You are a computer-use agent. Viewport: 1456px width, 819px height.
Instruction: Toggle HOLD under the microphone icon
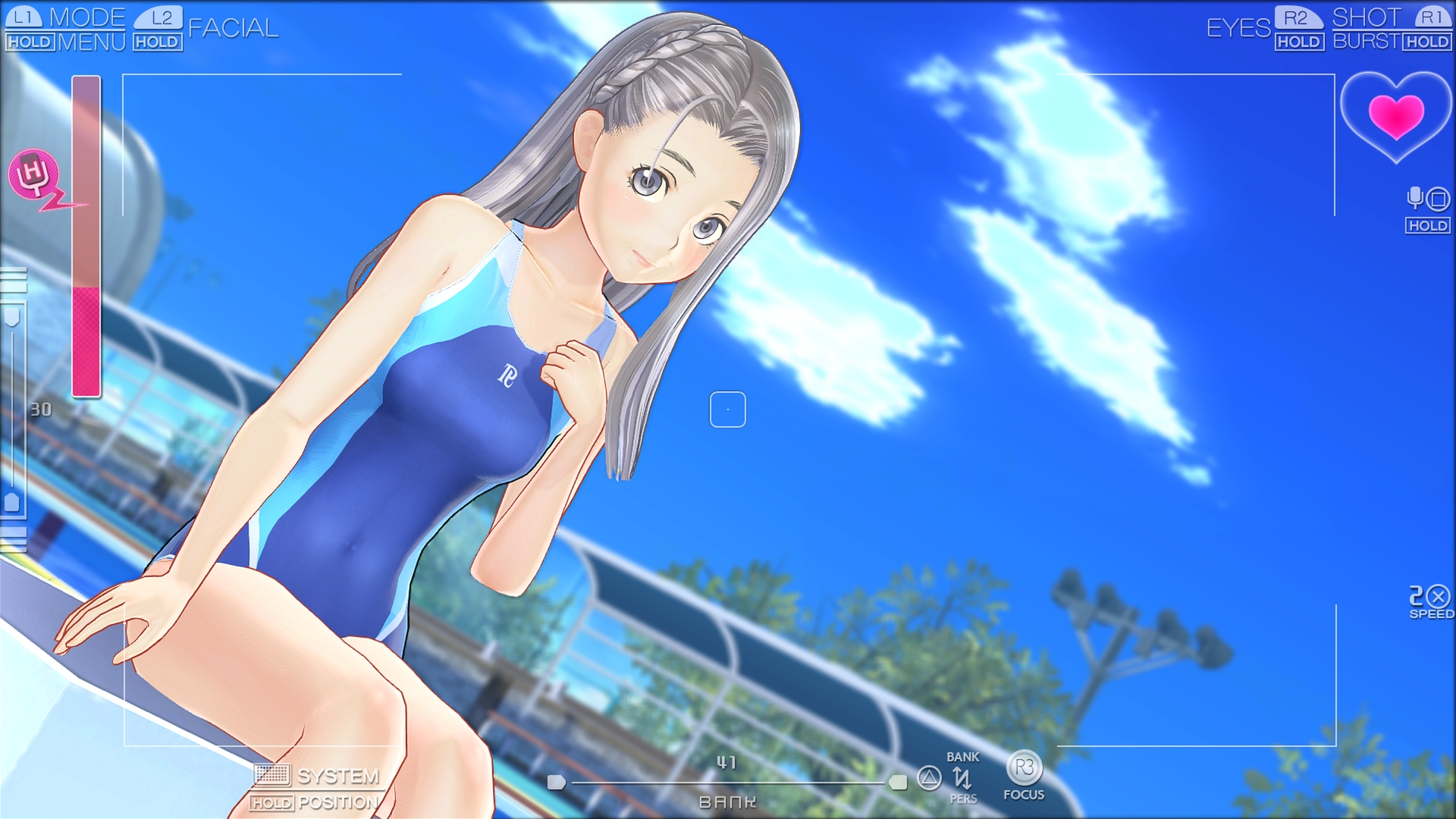point(1427,225)
